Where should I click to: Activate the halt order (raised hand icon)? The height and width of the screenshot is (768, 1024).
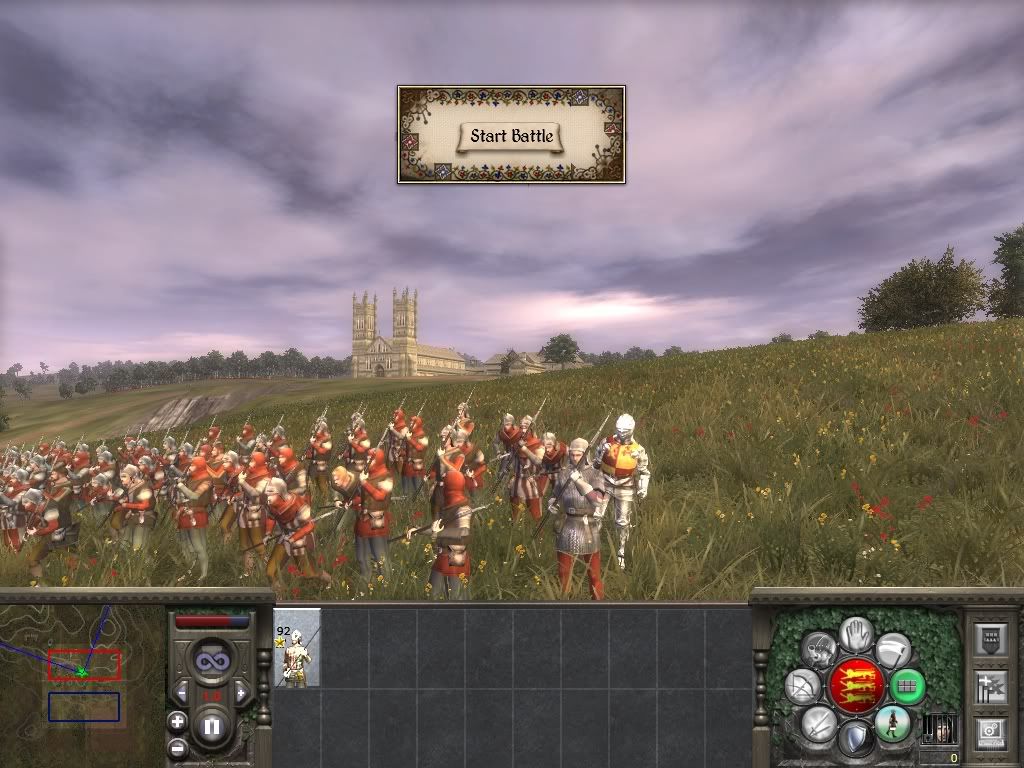[x=856, y=633]
